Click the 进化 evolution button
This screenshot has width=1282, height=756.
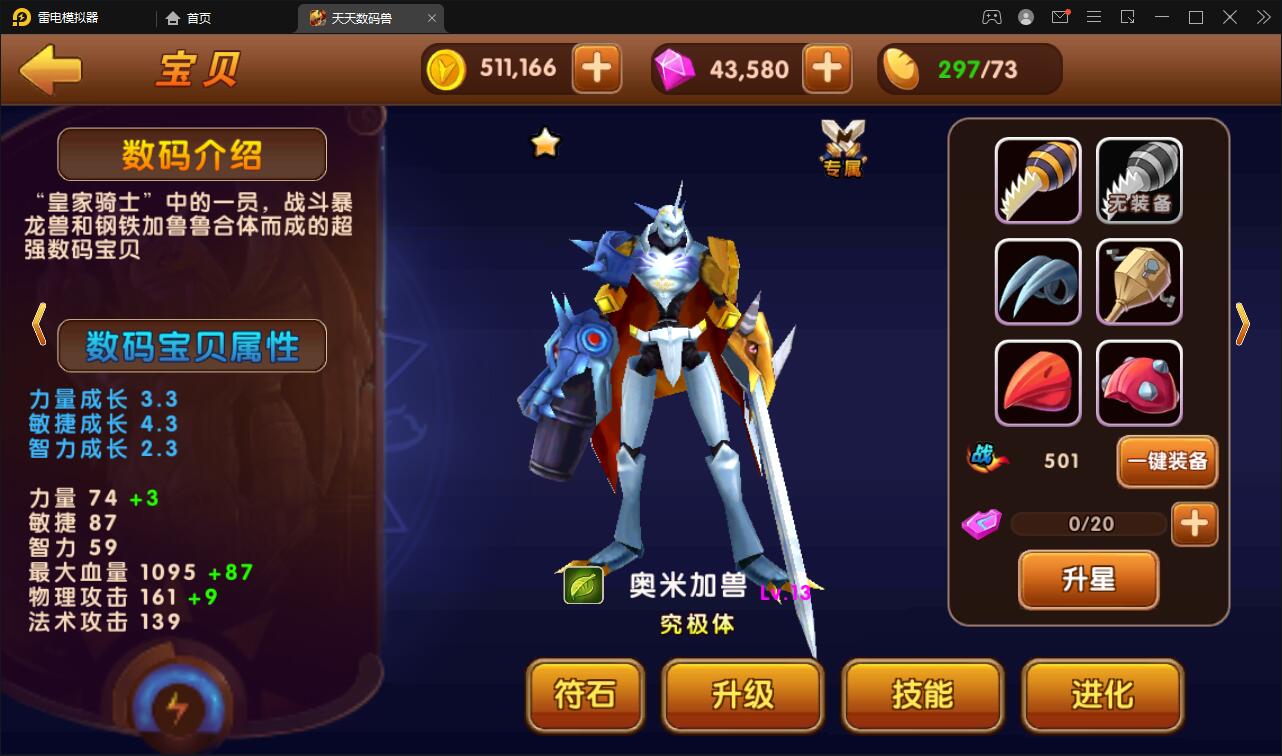pyautogui.click(x=1102, y=696)
